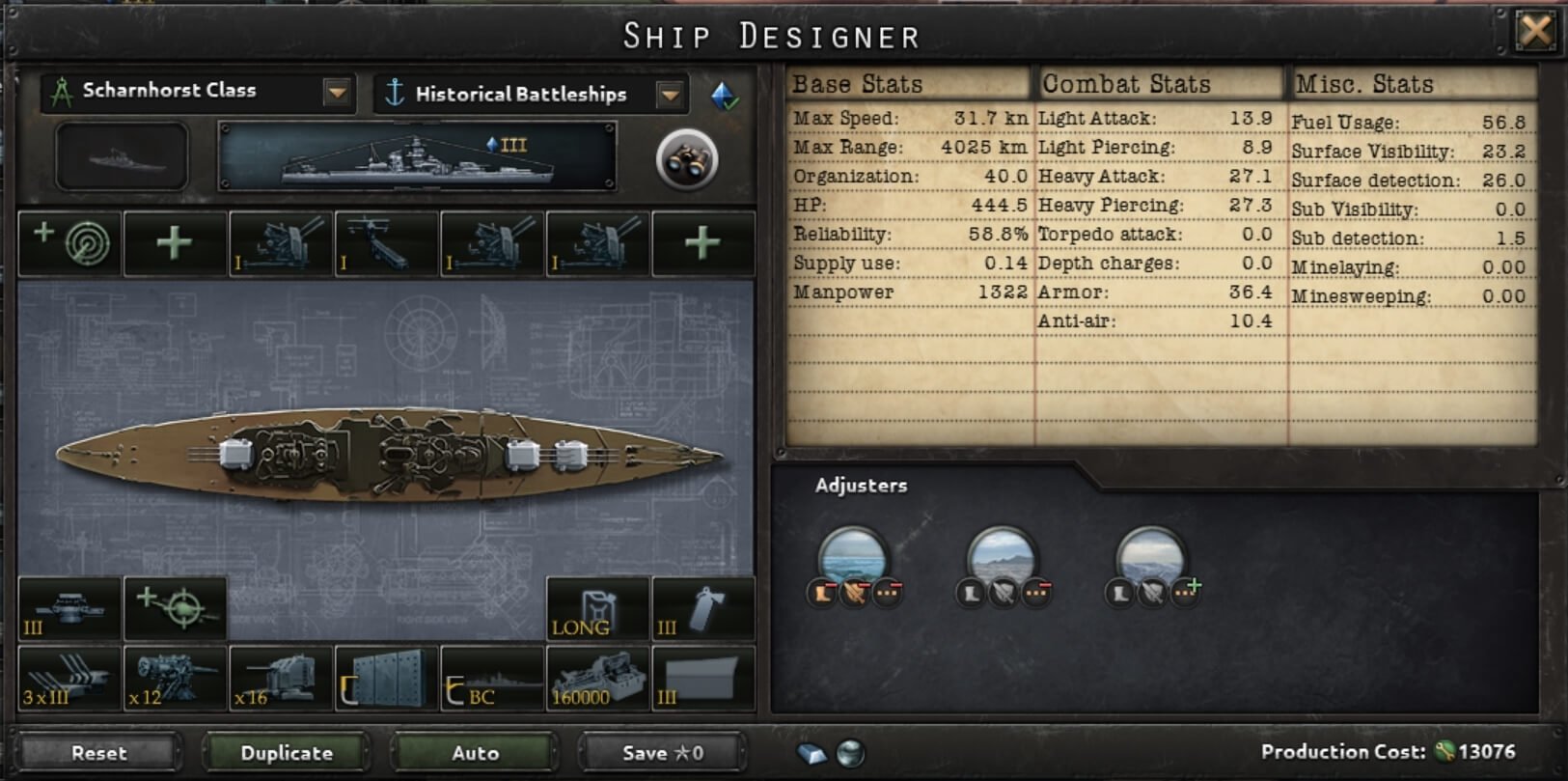Image resolution: width=1568 pixels, height=781 pixels.
Task: Select the ship hull III picture
Action: click(x=417, y=156)
